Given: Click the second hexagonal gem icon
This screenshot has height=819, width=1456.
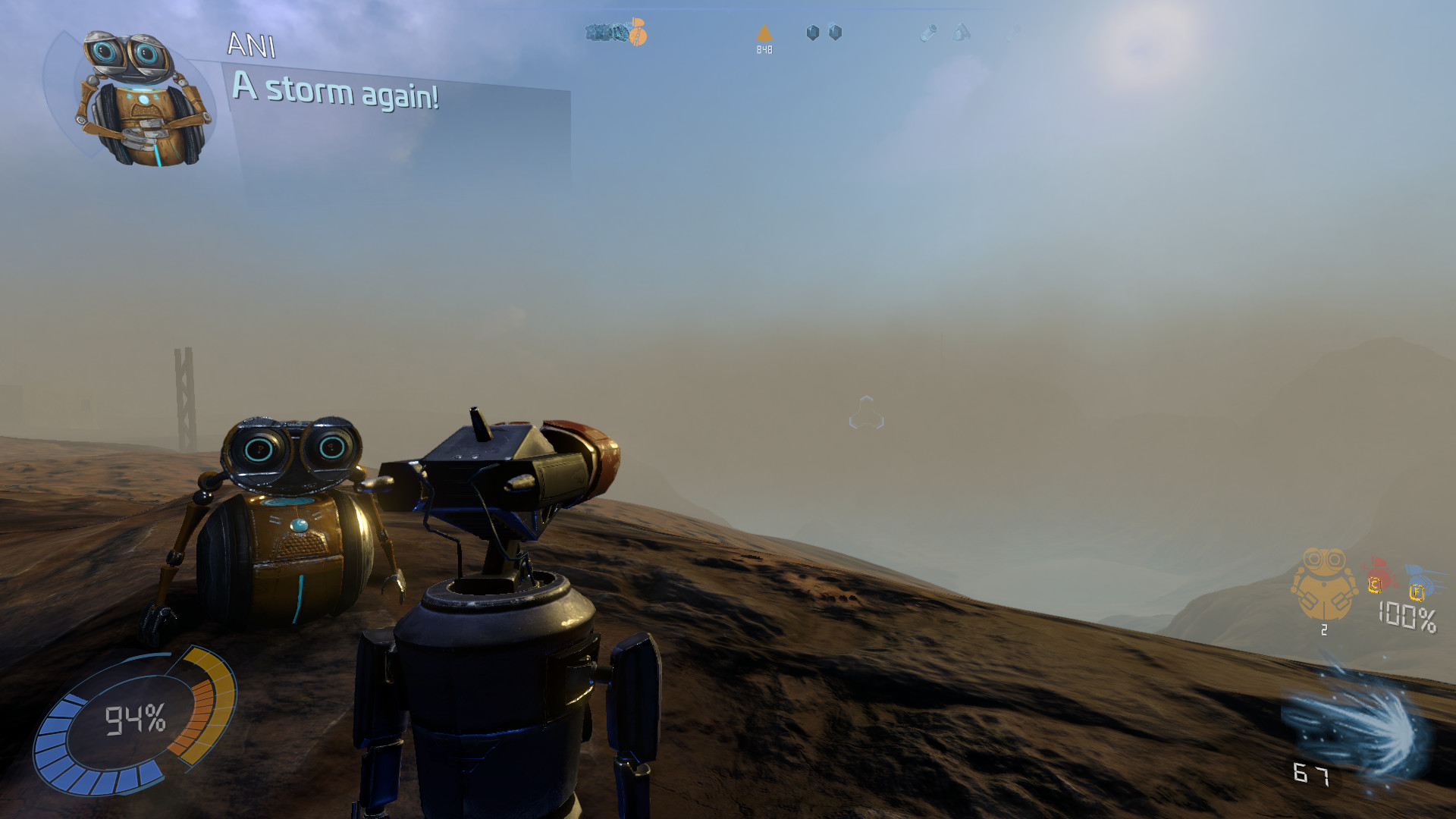Looking at the screenshot, I should tap(837, 32).
